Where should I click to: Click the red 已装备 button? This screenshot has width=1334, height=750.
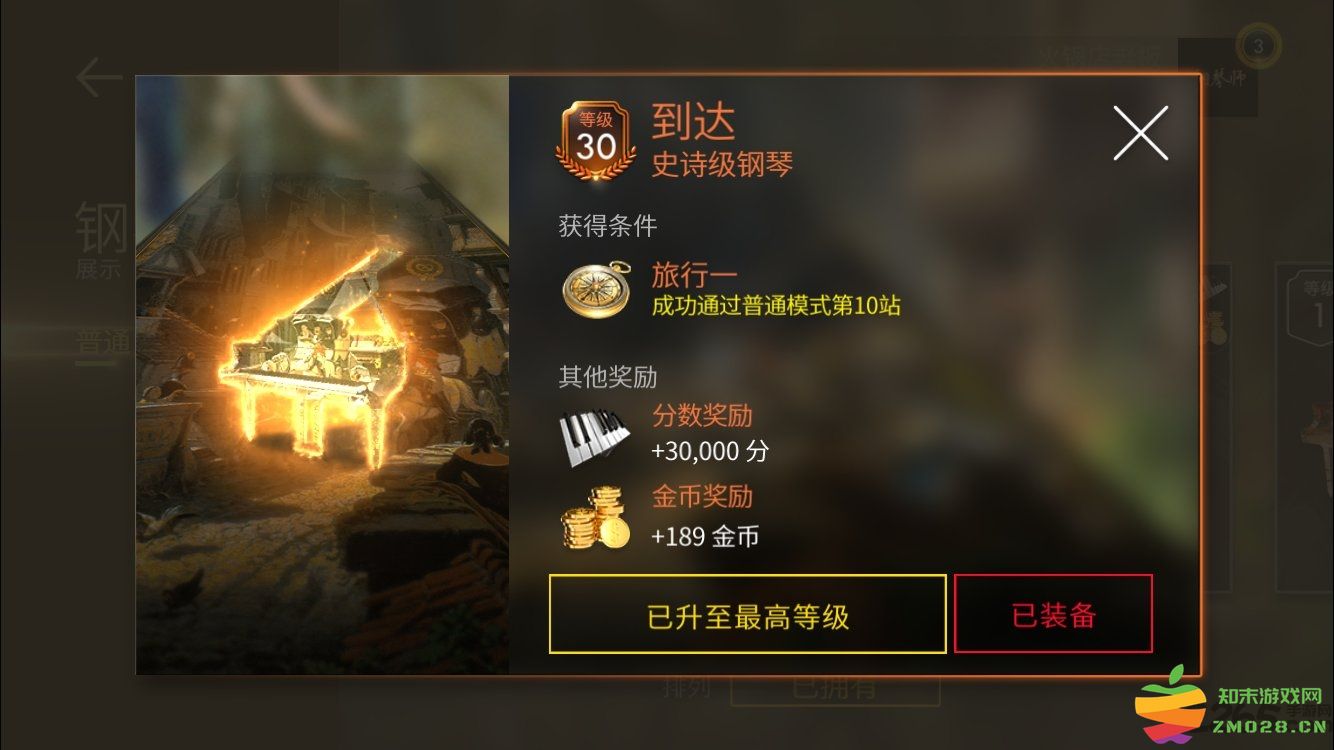[1053, 615]
